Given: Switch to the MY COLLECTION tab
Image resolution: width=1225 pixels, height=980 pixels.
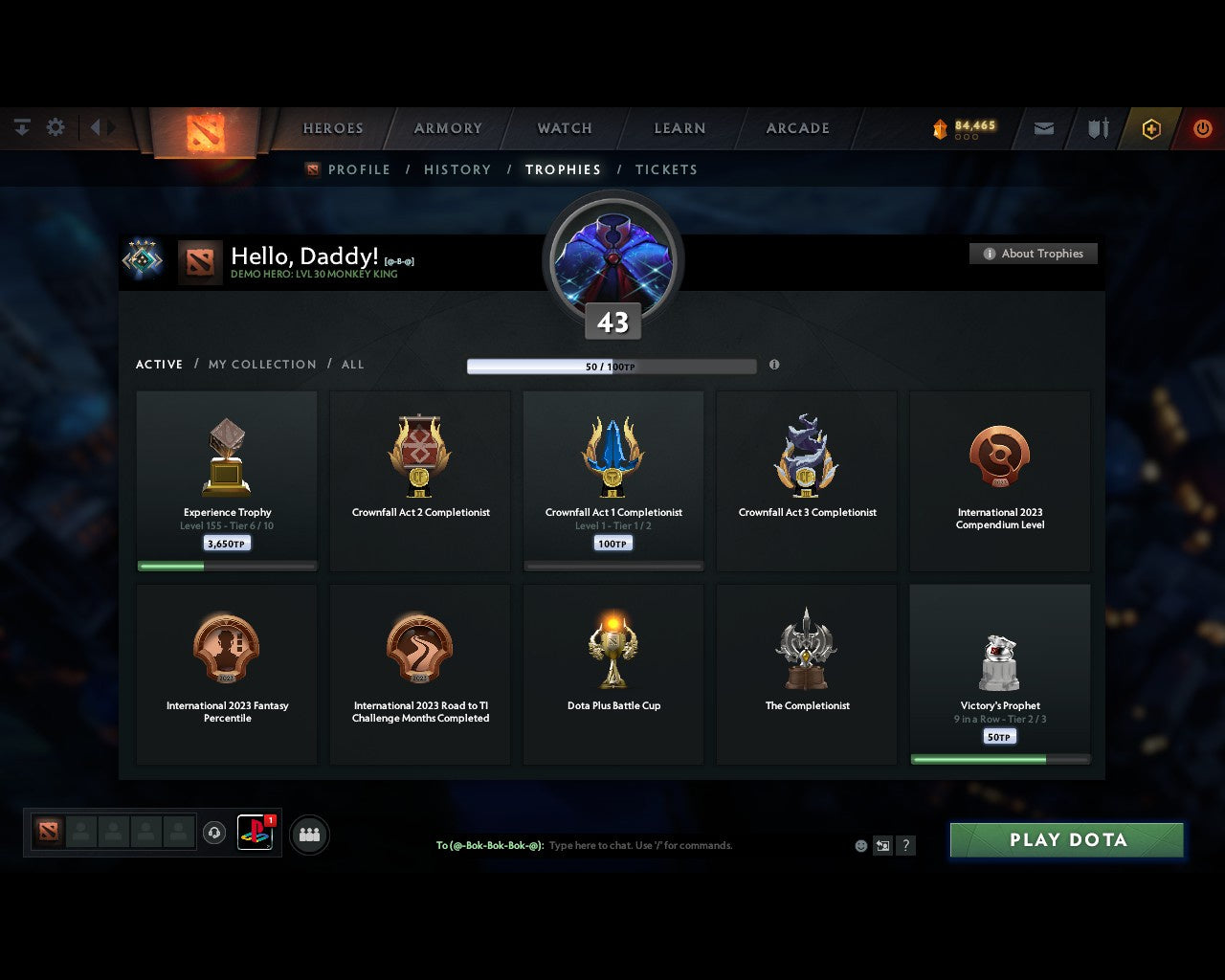Looking at the screenshot, I should pos(261,365).
